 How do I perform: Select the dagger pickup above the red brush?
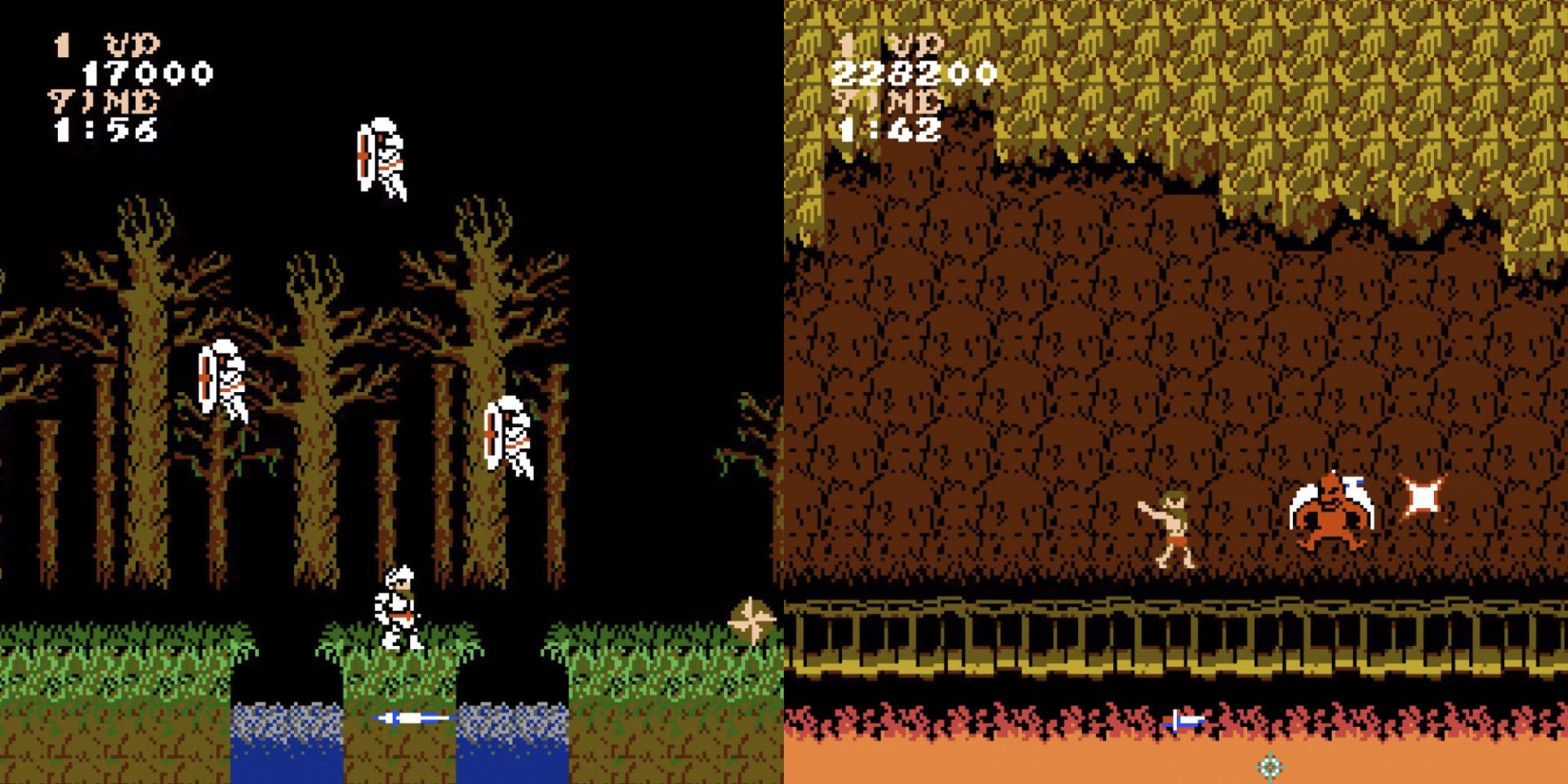click(1184, 719)
